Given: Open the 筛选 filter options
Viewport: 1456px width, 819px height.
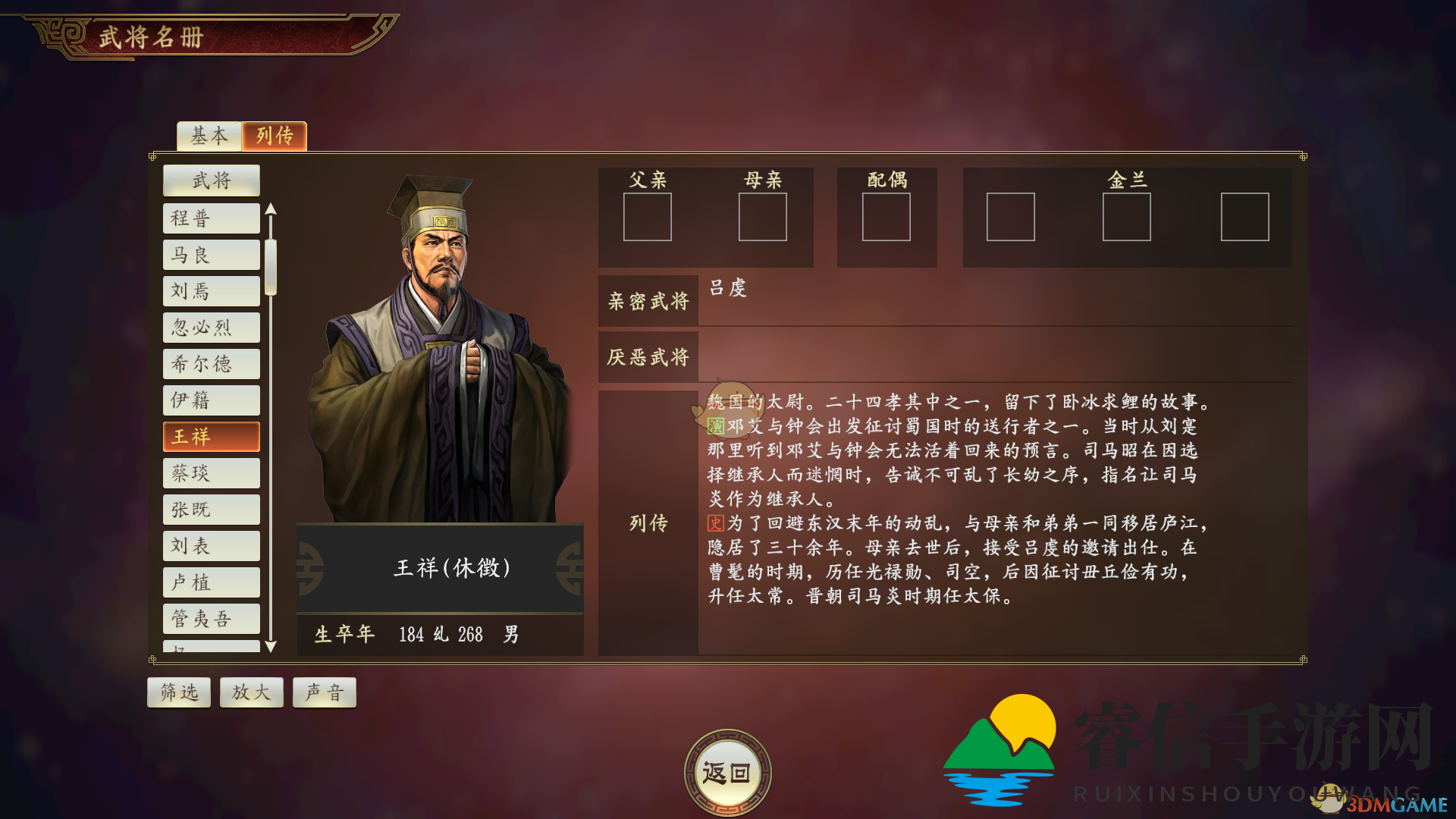Looking at the screenshot, I should (178, 692).
